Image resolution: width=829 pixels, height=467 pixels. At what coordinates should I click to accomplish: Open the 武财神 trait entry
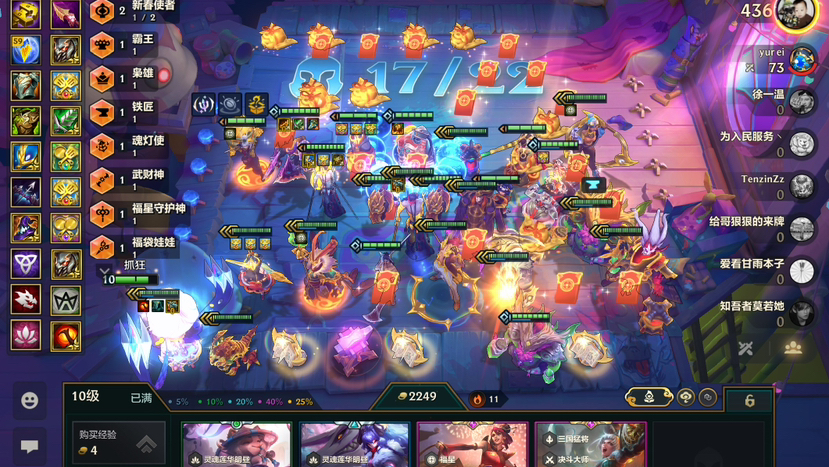tap(135, 178)
